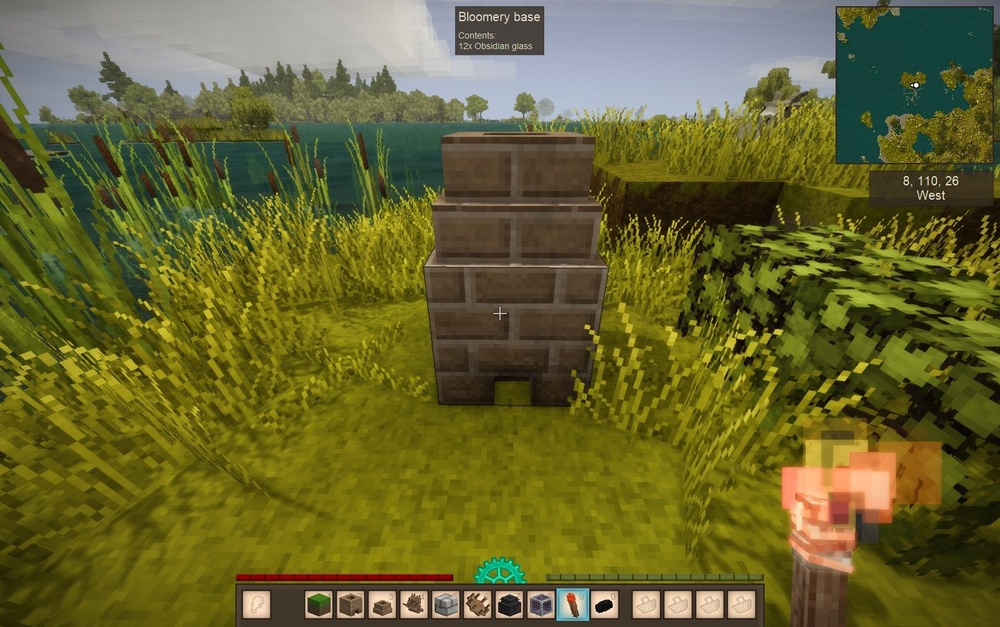Select the grass soil block slot
This screenshot has height=627, width=1000.
[x=319, y=605]
